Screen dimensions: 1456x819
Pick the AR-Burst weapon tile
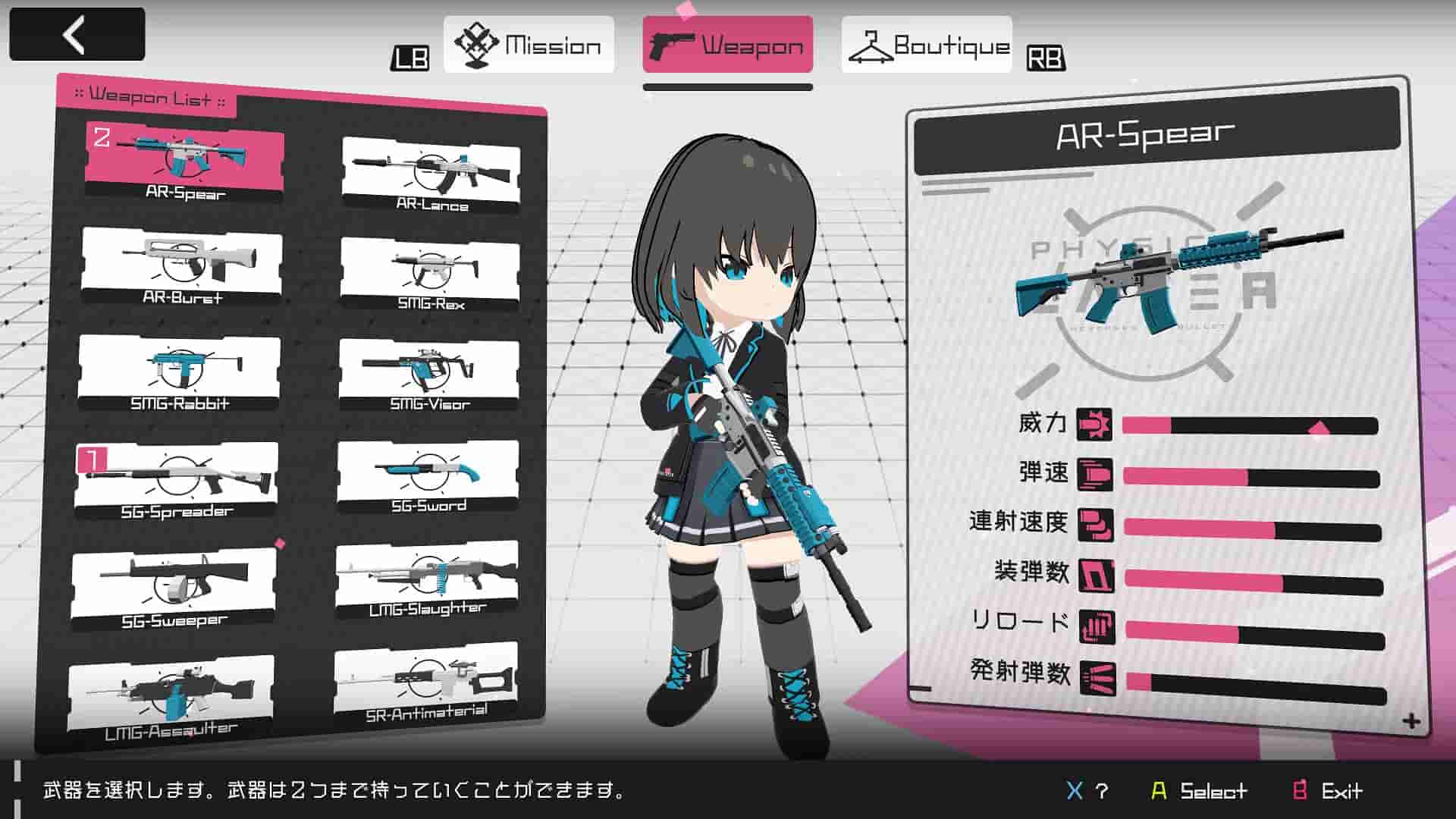pyautogui.click(x=182, y=265)
